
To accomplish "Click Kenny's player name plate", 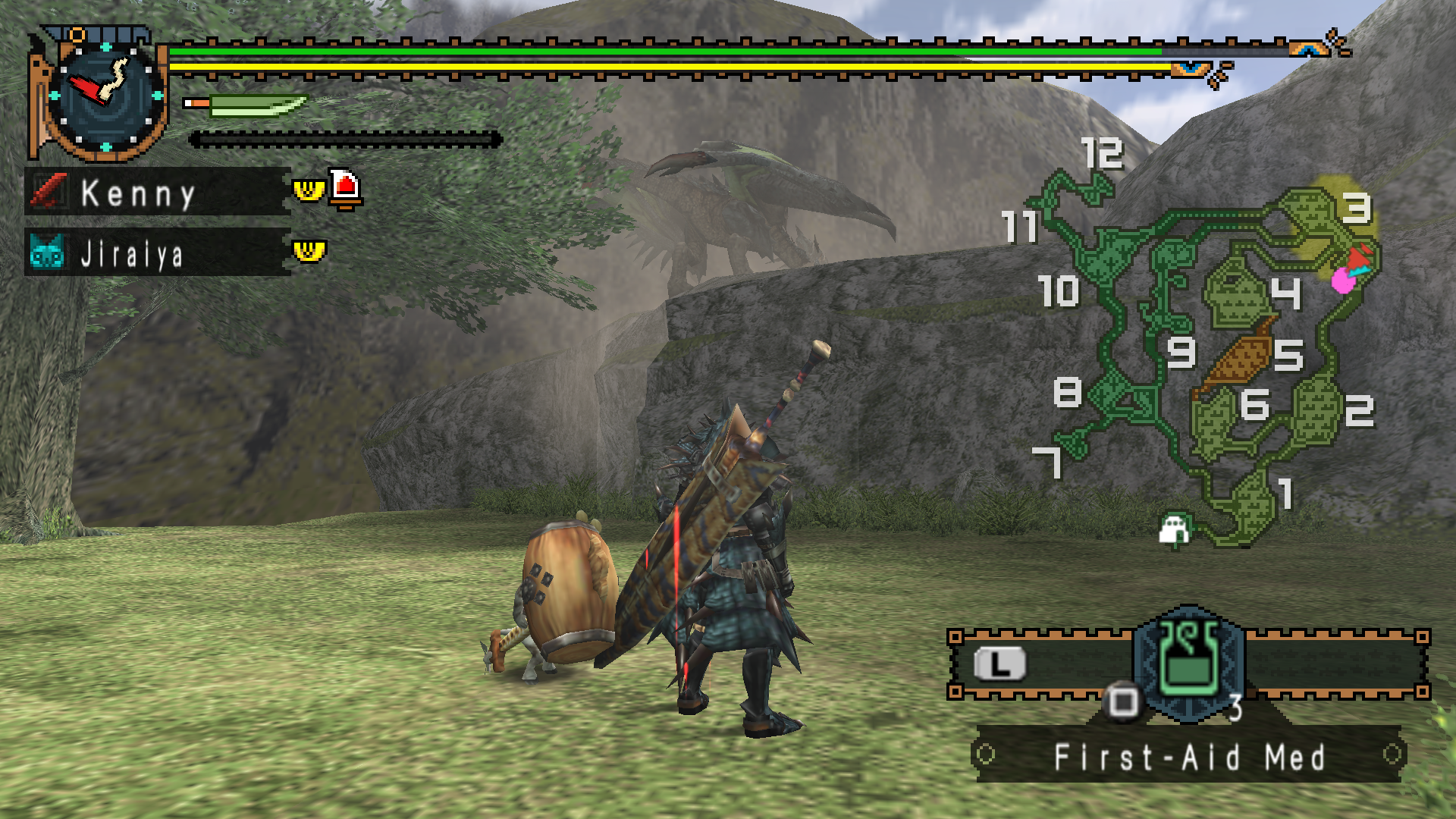I will (158, 193).
